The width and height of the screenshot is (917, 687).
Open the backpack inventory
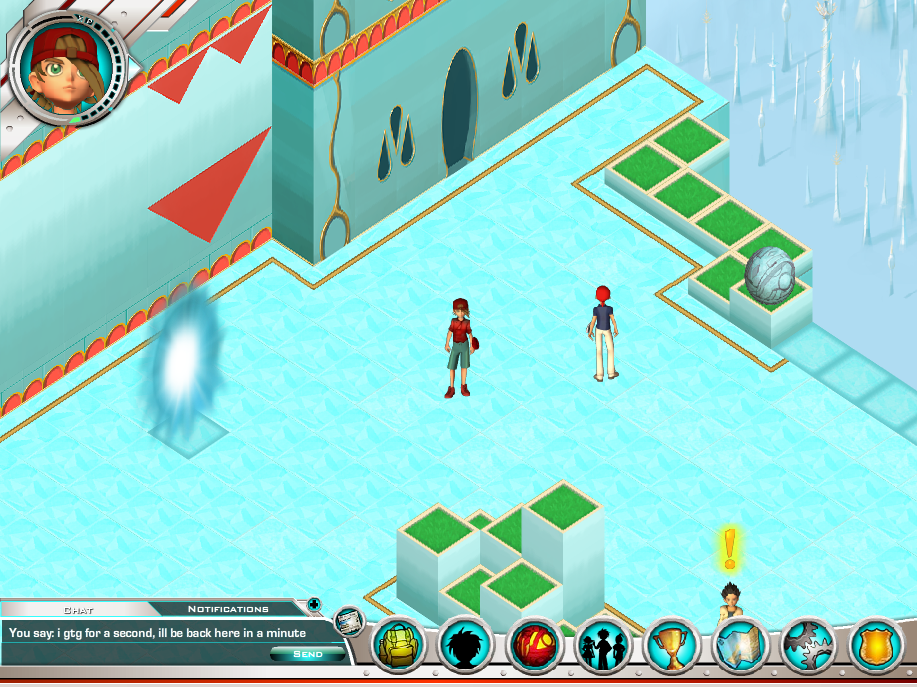pos(400,645)
